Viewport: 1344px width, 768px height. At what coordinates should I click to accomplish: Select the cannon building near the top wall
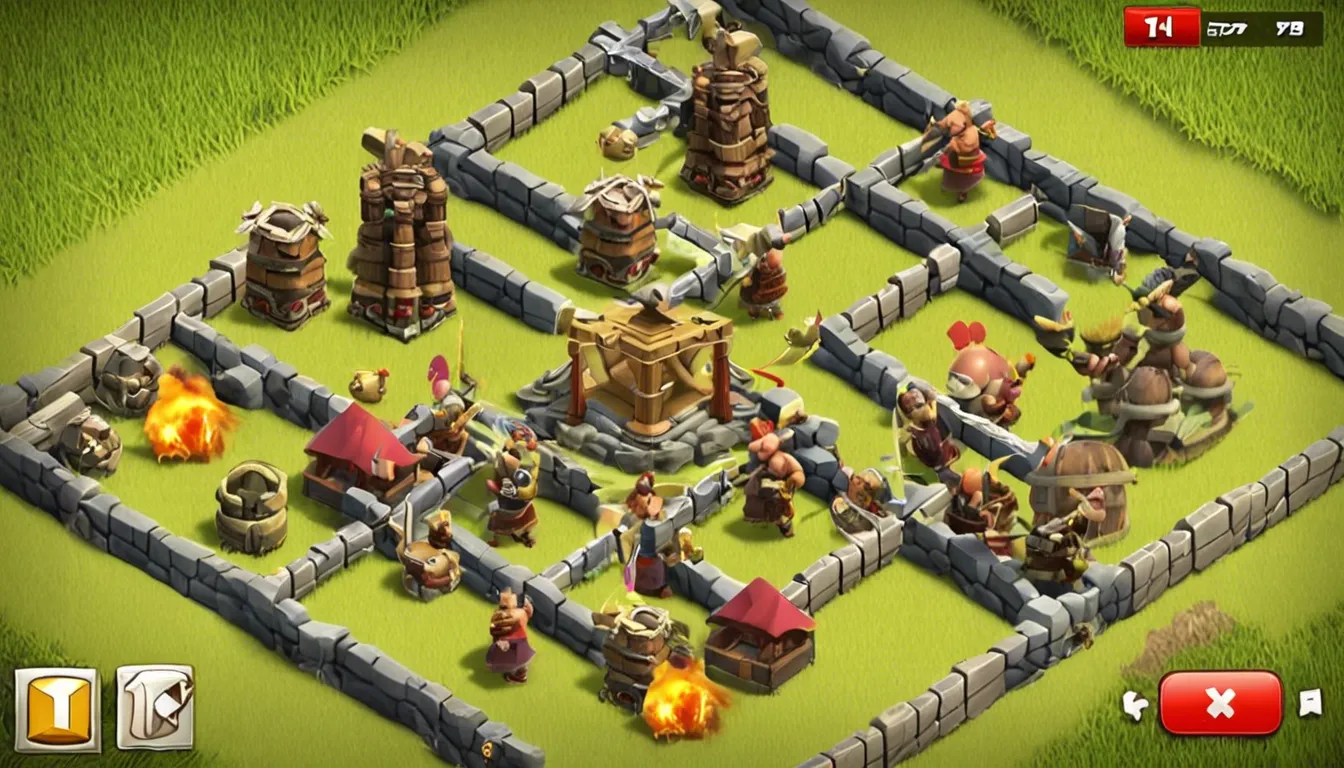click(x=618, y=240)
